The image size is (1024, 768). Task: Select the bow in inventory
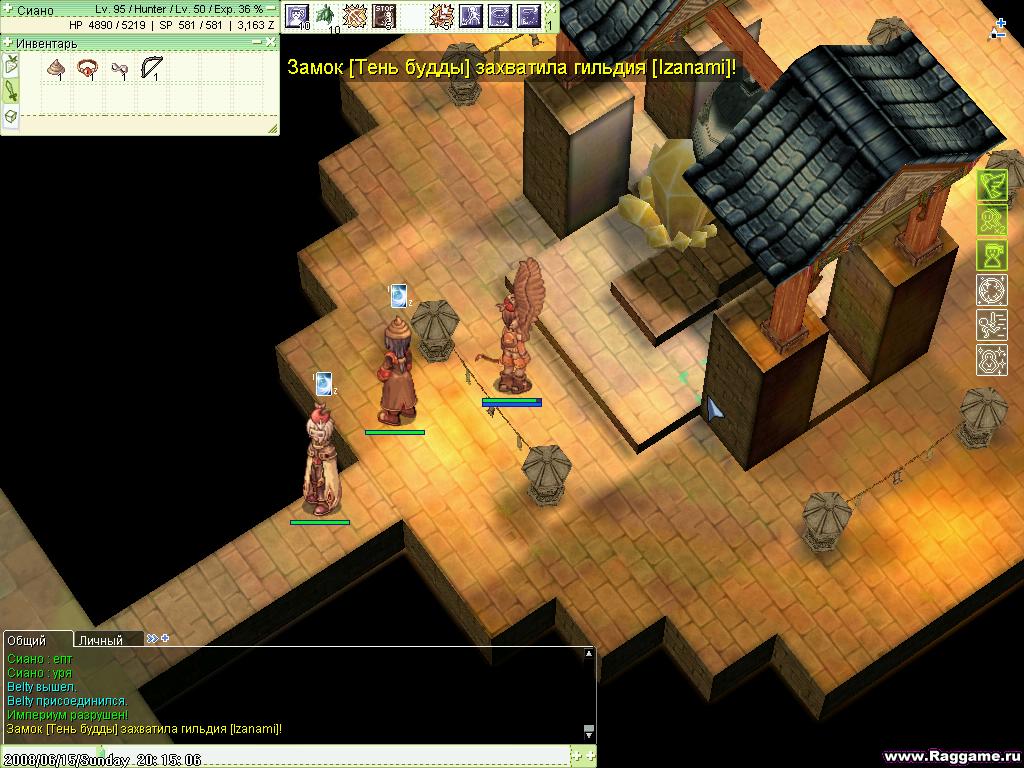151,68
